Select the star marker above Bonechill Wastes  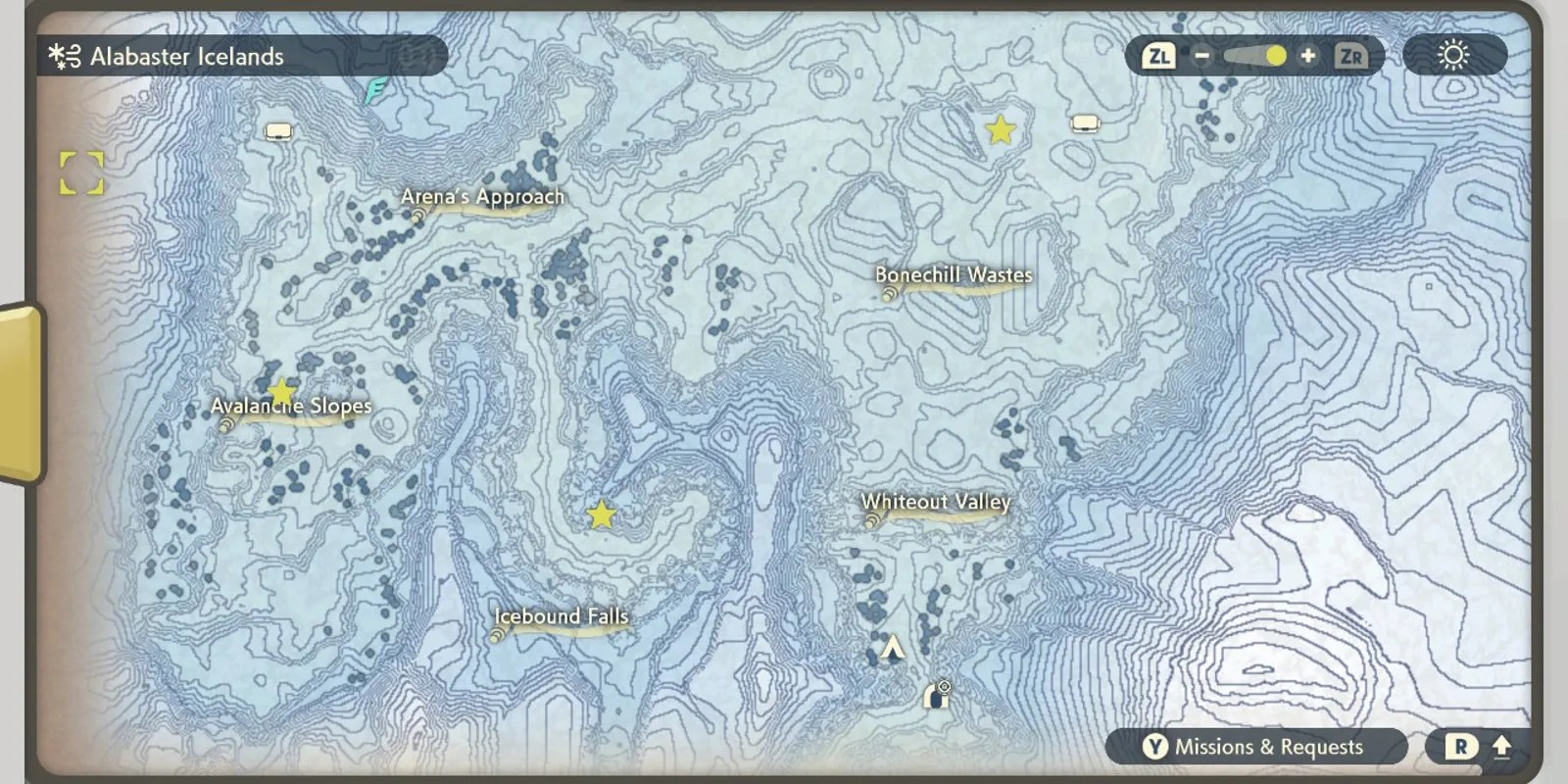coord(1001,129)
